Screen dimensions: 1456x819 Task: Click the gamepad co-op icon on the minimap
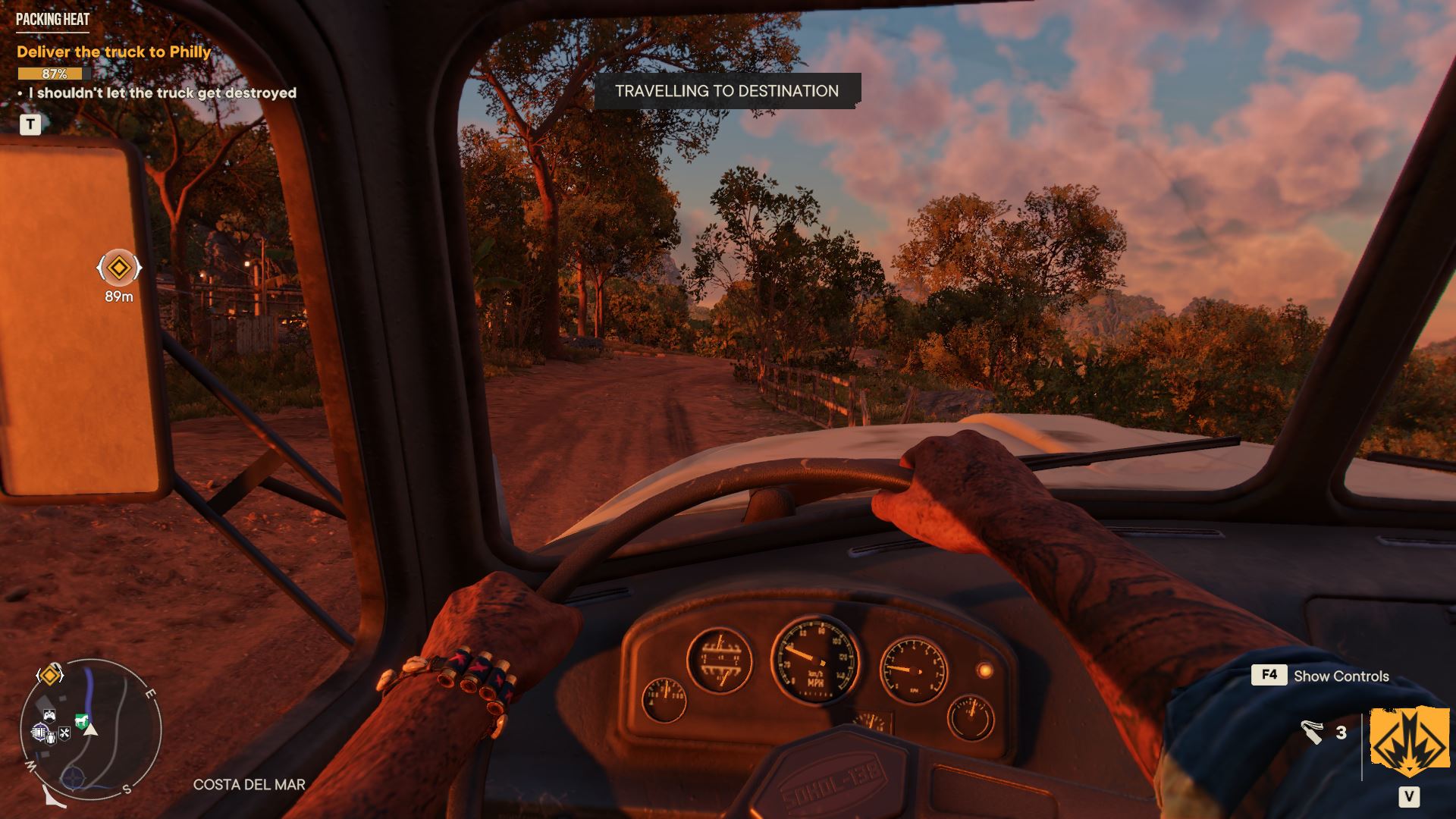click(49, 716)
